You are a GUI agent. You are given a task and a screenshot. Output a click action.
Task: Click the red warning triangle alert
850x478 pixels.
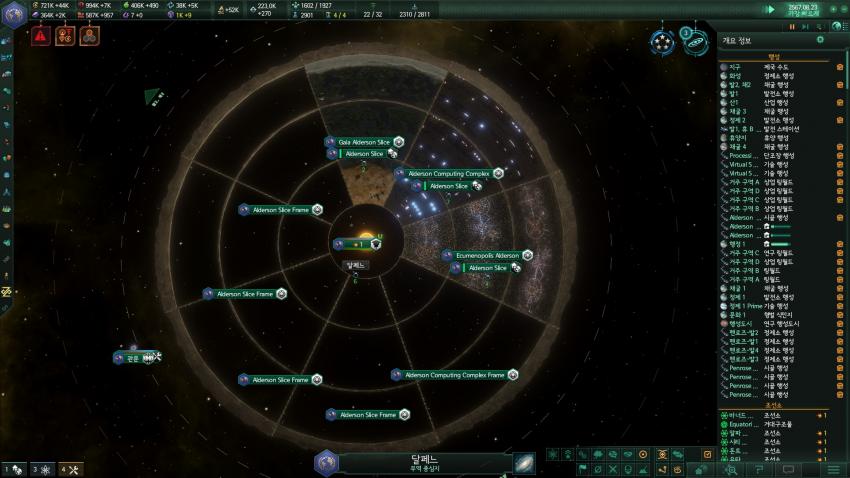click(40, 36)
